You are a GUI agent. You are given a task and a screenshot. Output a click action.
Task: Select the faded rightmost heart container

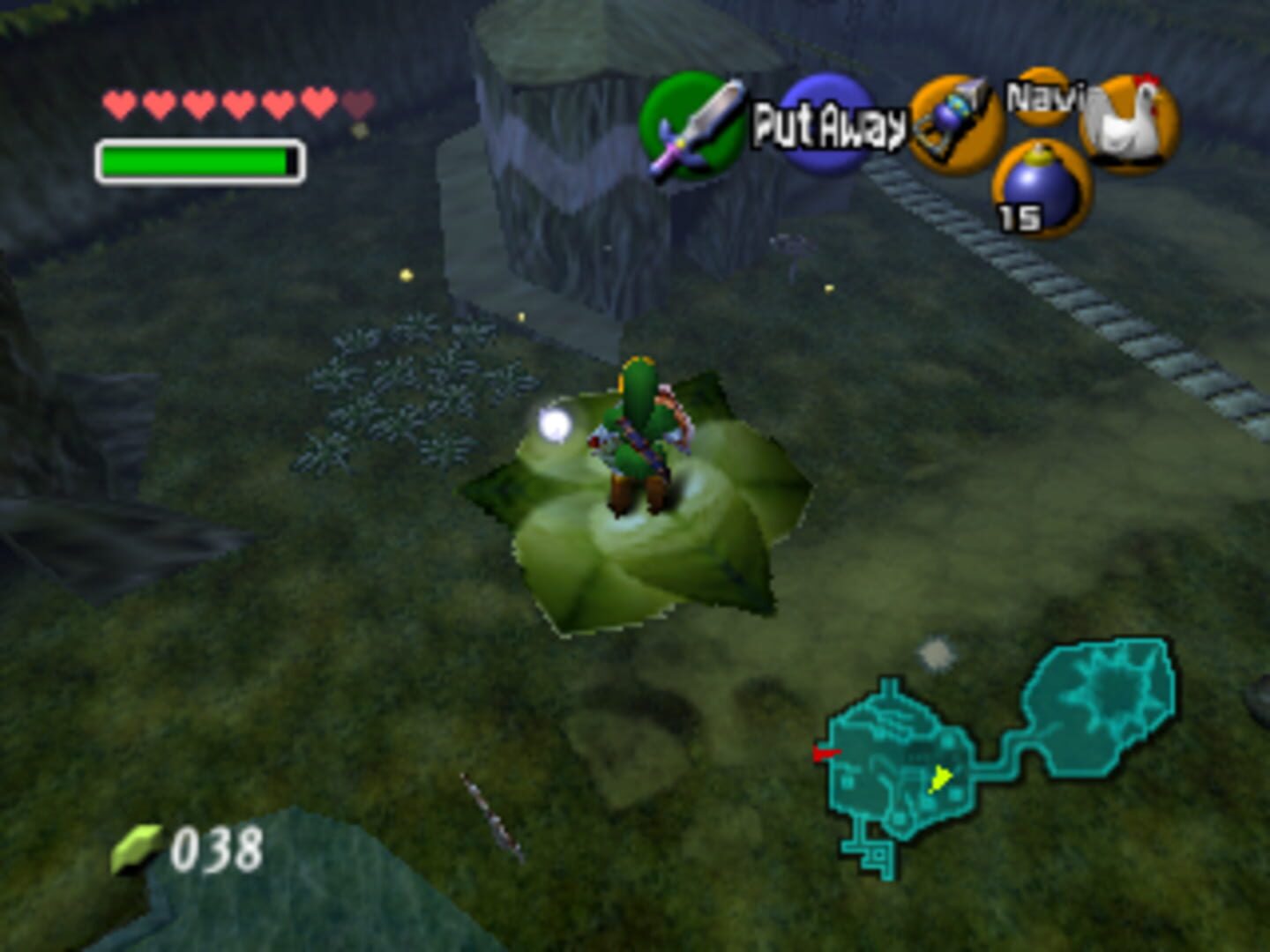(356, 101)
